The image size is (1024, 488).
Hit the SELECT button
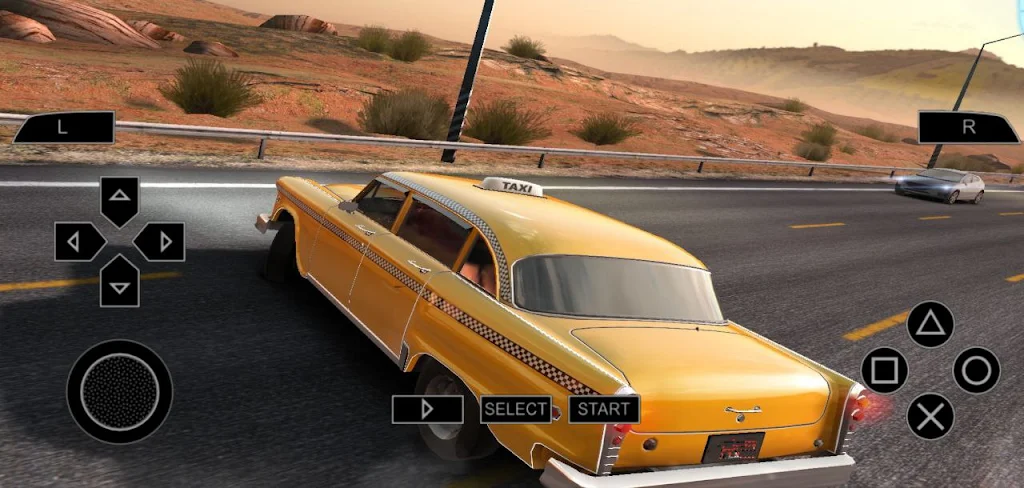tap(516, 409)
